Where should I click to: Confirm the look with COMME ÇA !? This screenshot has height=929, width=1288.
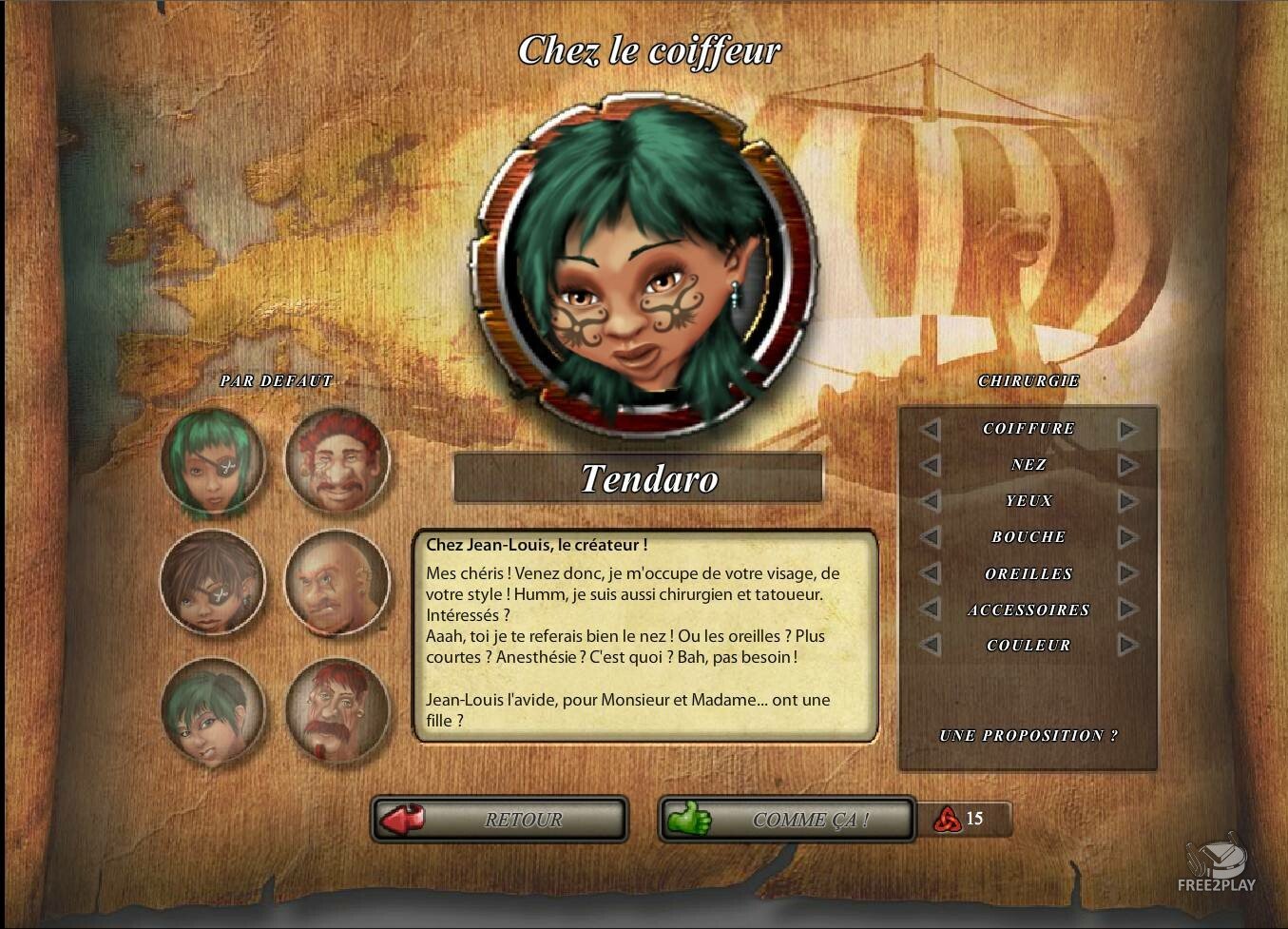(x=787, y=820)
